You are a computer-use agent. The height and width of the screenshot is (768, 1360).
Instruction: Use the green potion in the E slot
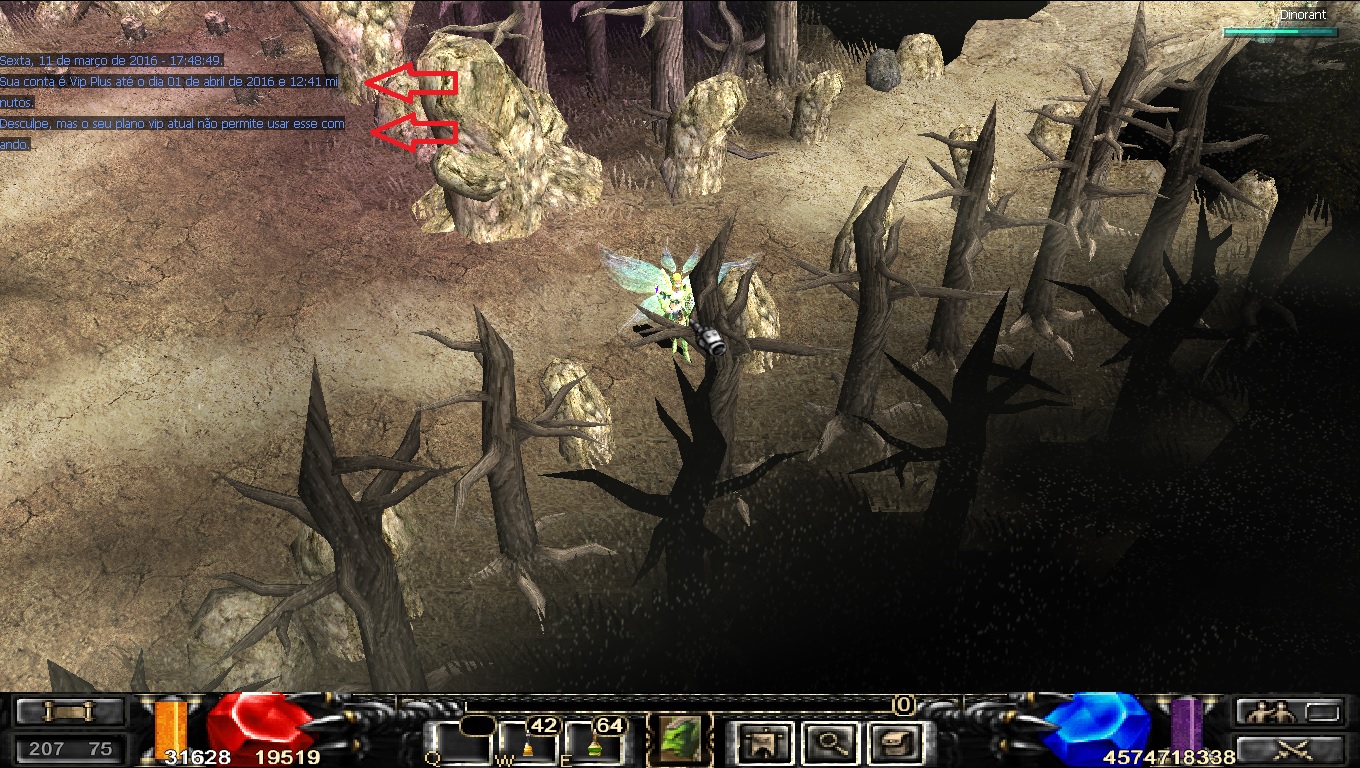tap(594, 744)
